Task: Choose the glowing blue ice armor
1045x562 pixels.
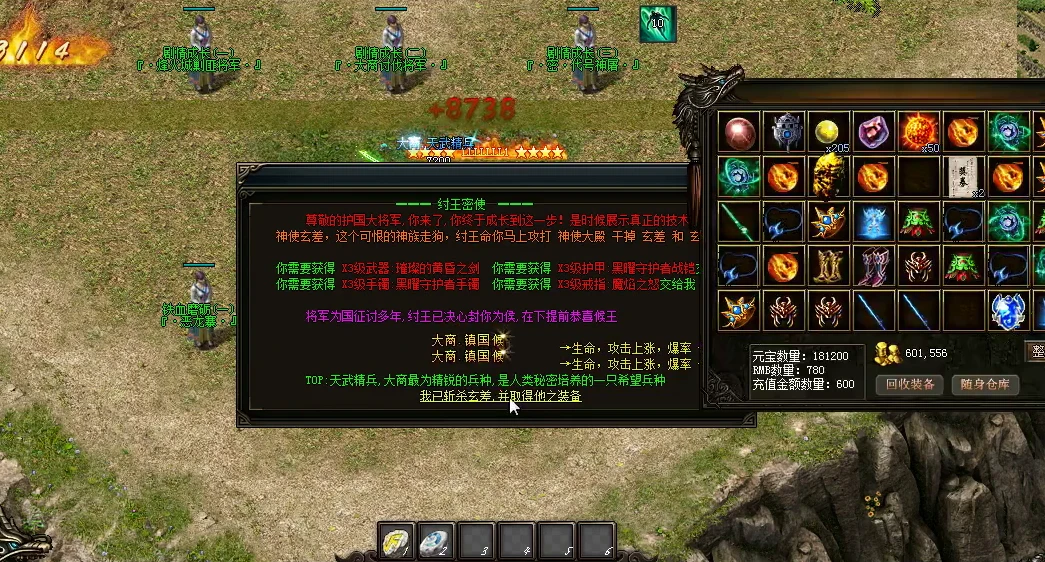Action: click(875, 221)
